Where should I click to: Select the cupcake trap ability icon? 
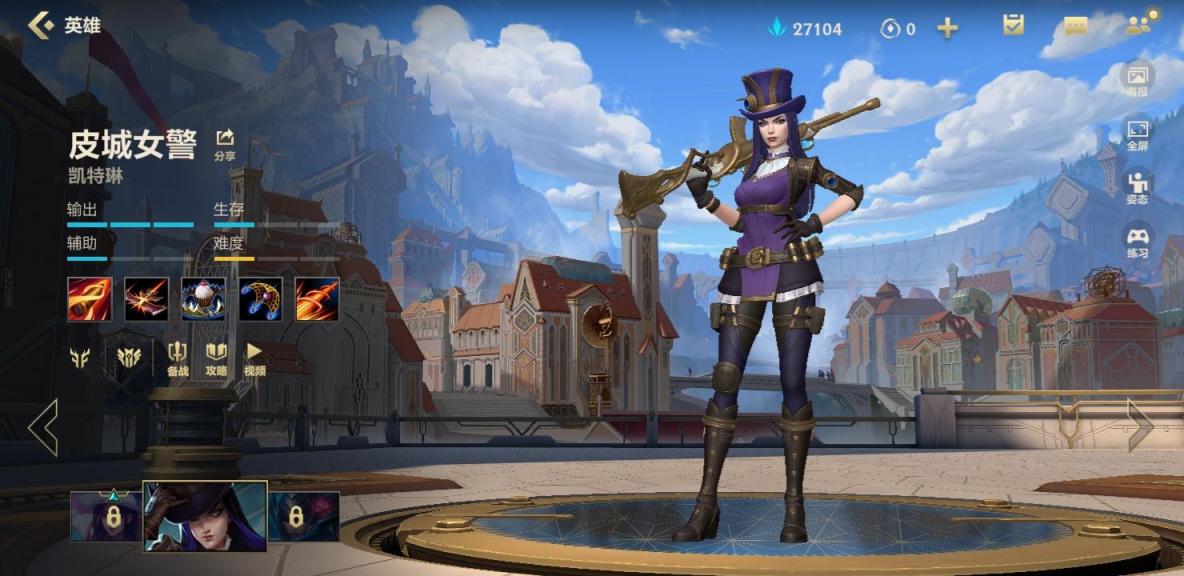[203, 299]
